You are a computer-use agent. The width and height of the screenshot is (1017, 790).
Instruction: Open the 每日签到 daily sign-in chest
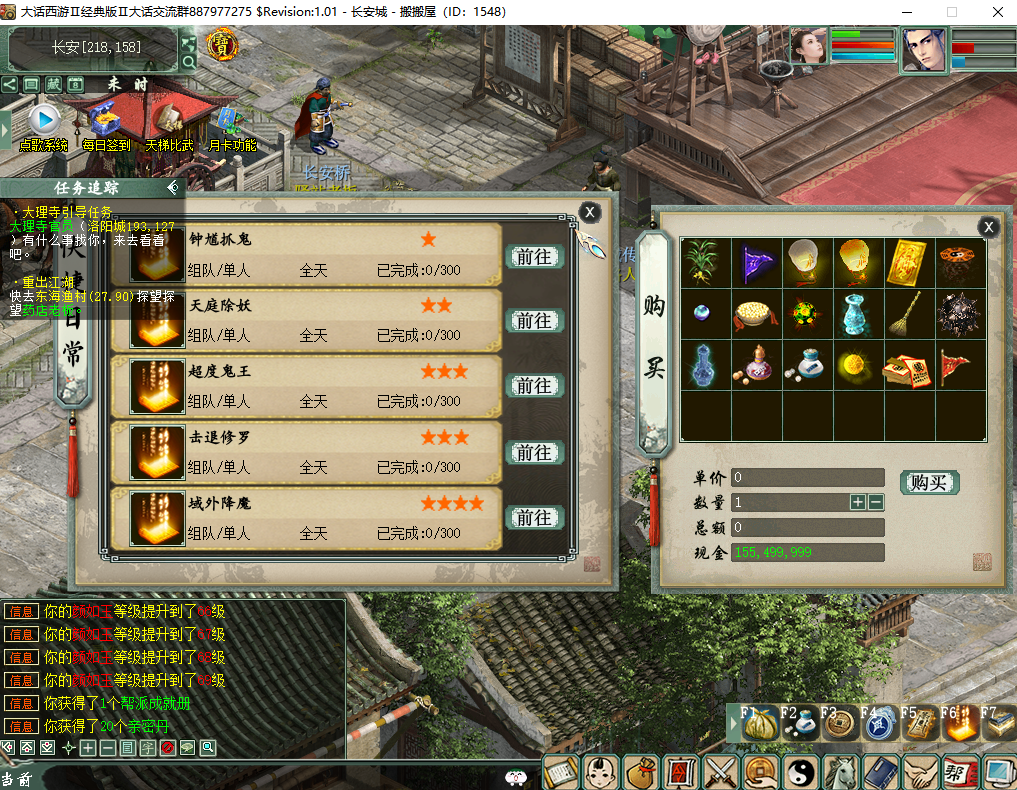coord(106,124)
